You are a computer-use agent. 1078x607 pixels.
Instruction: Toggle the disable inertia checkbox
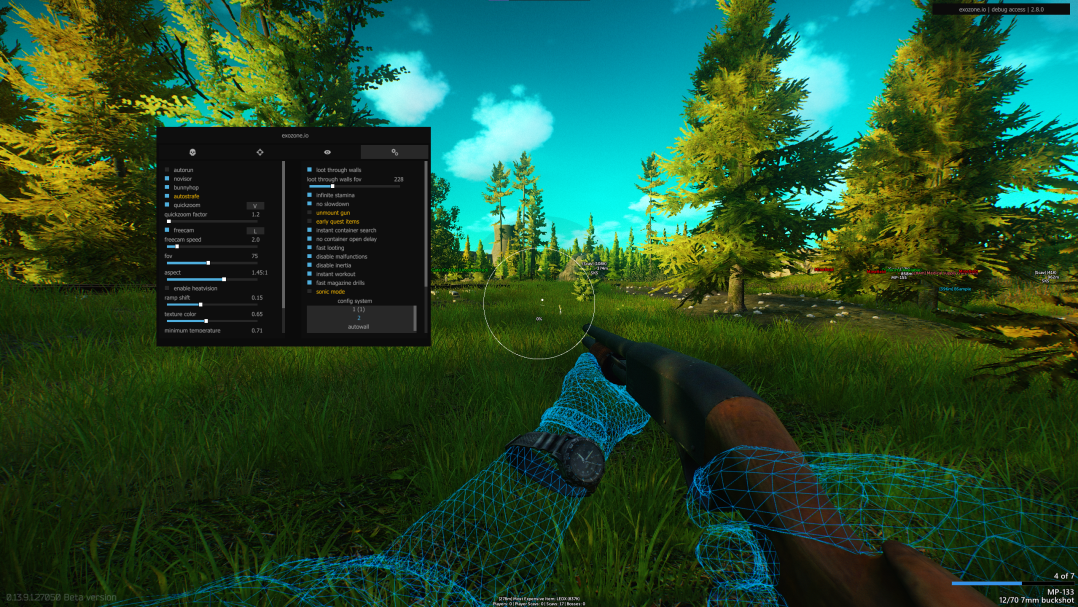310,265
